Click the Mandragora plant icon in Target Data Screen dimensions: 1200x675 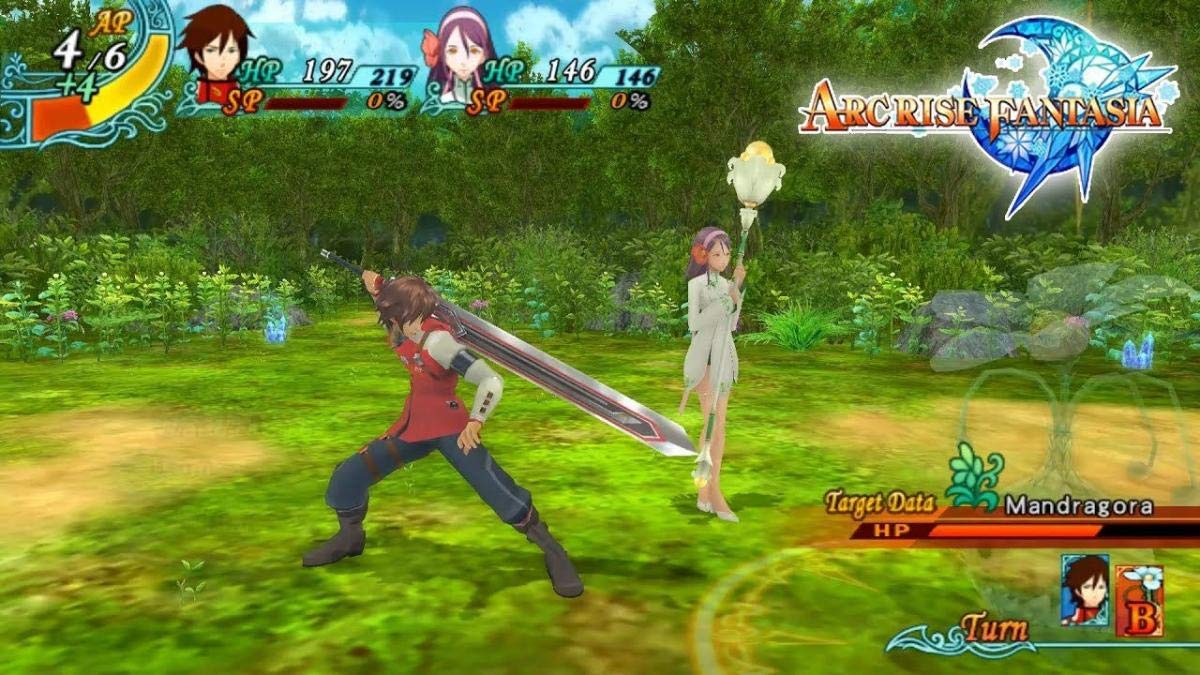[974, 479]
